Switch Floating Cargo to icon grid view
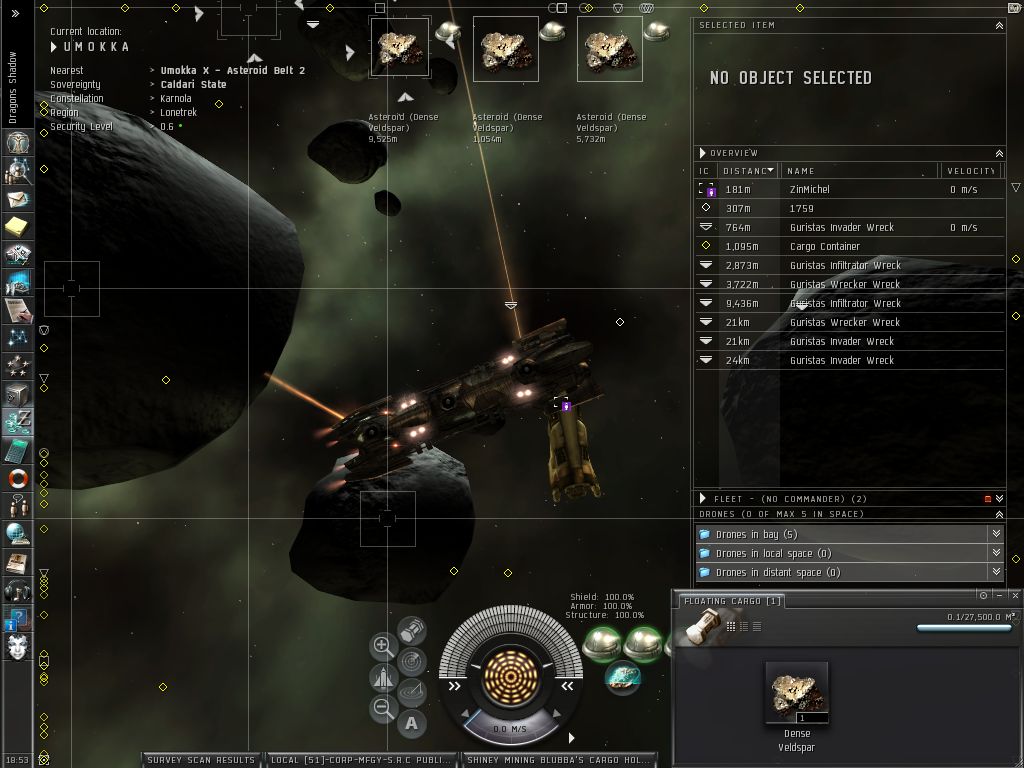 pyautogui.click(x=731, y=627)
